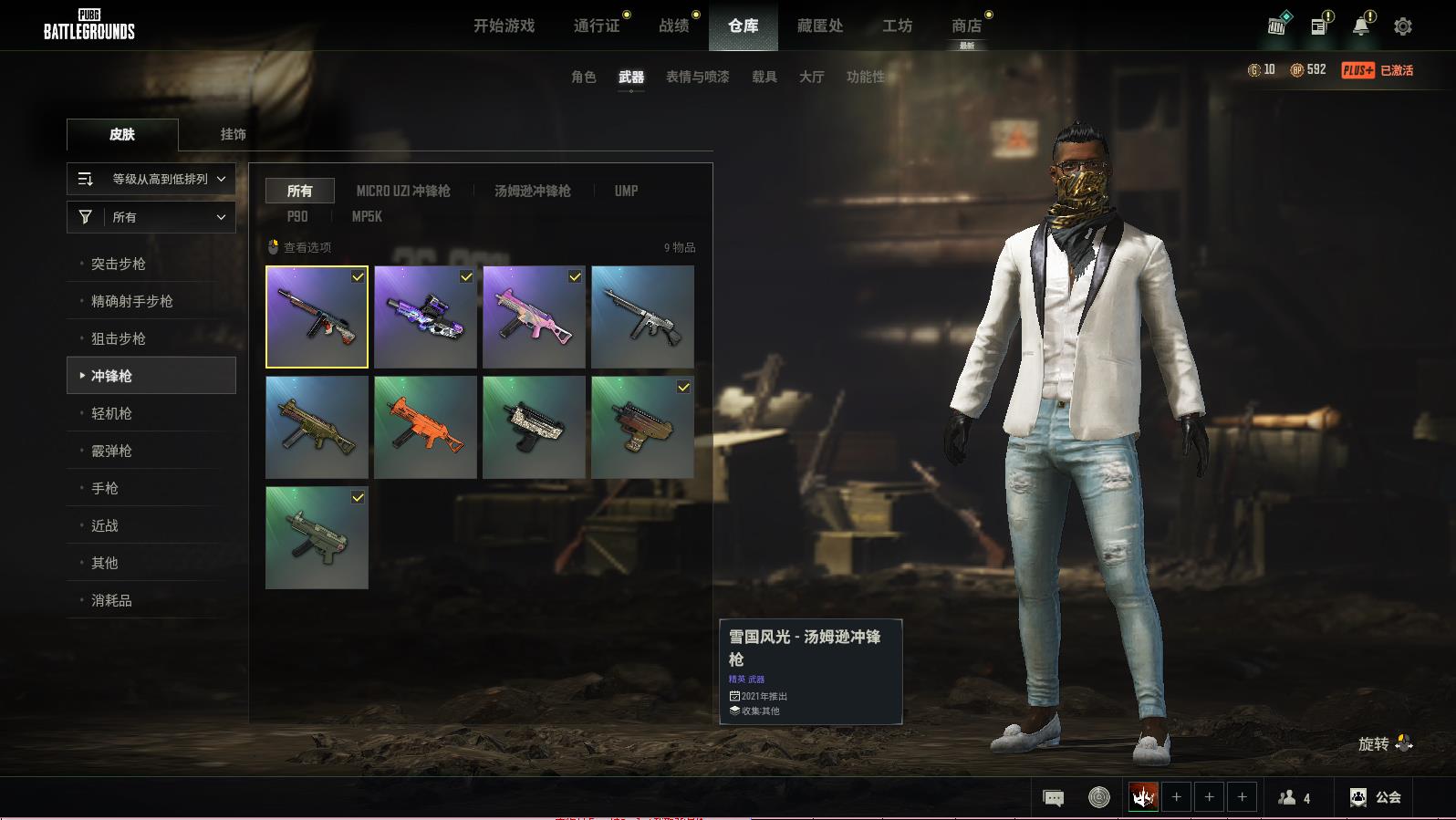Screen dimensions: 1456x820
Task: Open the 等级从高到低排列 sort dropdown
Action: coord(151,179)
